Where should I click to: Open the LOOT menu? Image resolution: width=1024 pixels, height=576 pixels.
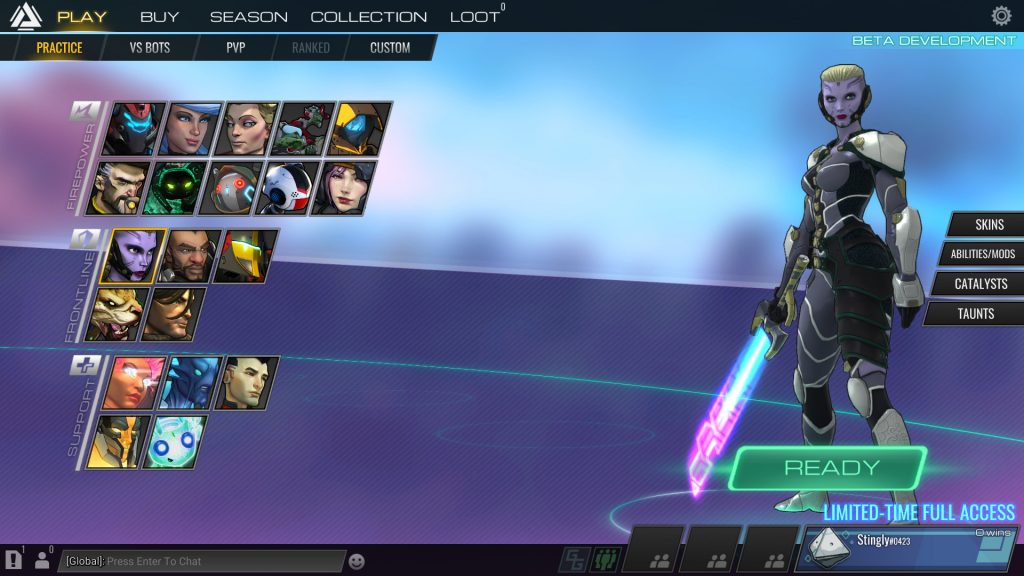click(x=474, y=16)
